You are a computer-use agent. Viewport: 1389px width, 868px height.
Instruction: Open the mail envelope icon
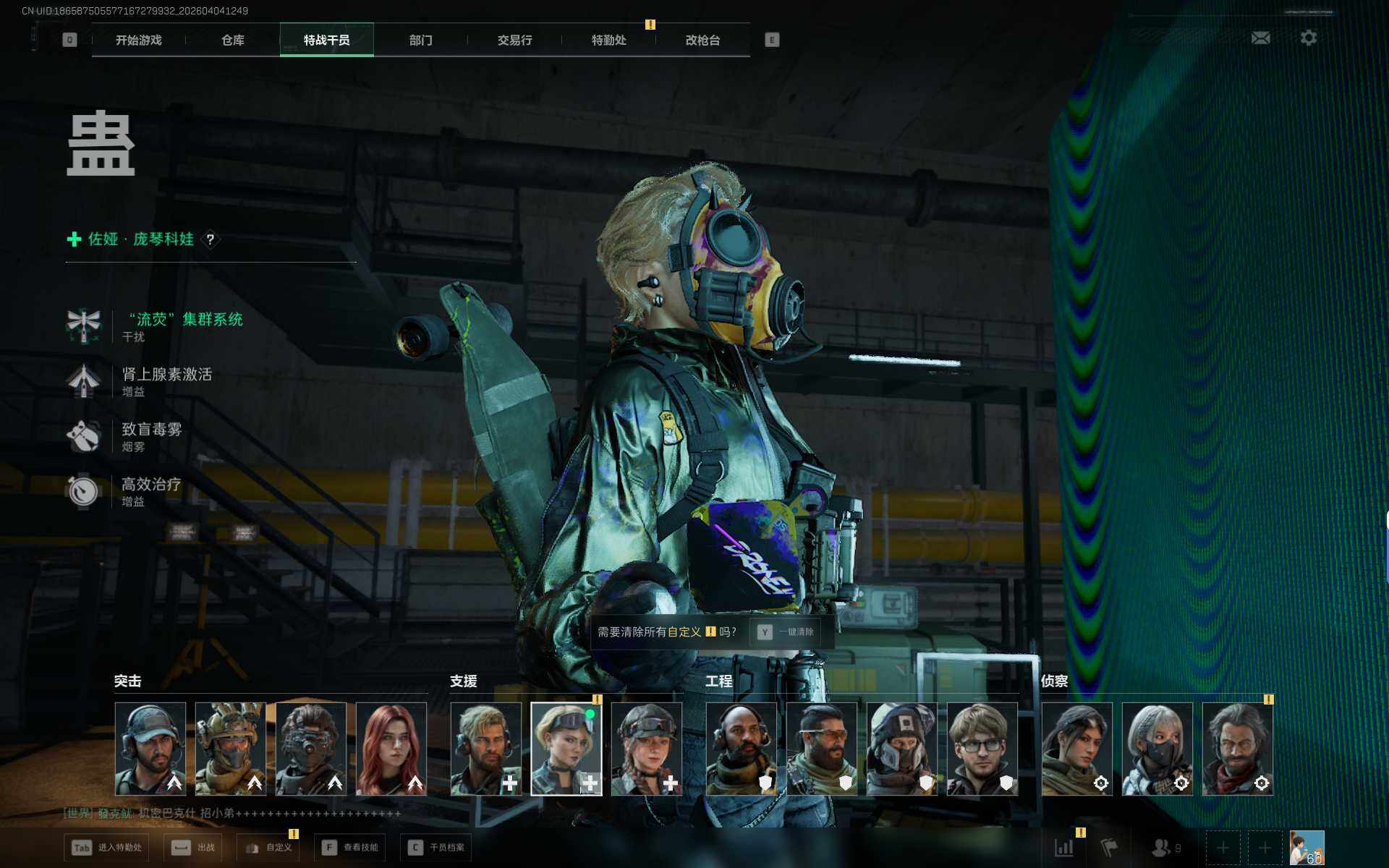pyautogui.click(x=1260, y=38)
